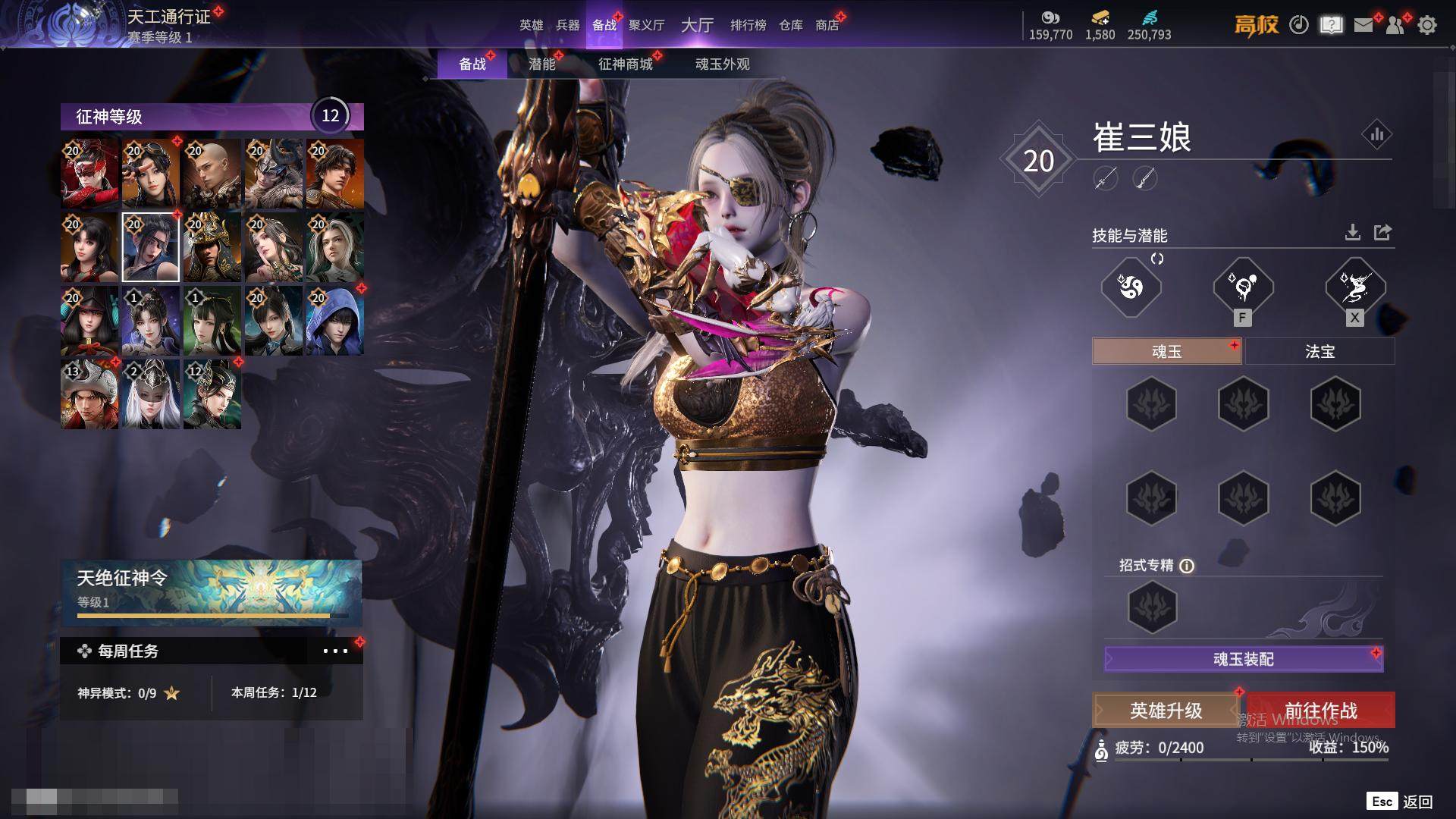Click 英雄升级 to upgrade hero
The height and width of the screenshot is (819, 1456).
coord(1166,711)
